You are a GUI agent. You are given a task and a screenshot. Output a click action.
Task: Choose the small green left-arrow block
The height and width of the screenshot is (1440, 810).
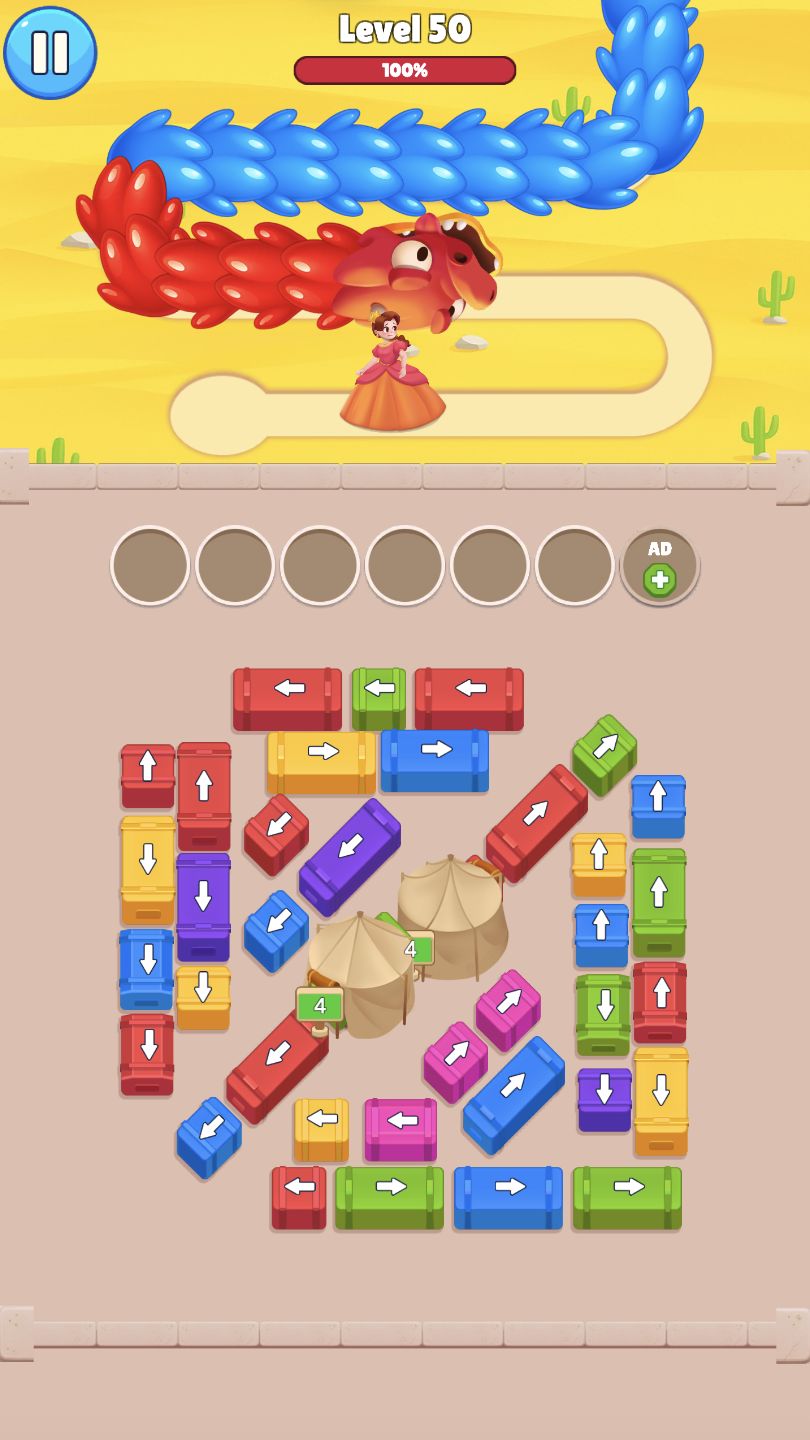(379, 697)
